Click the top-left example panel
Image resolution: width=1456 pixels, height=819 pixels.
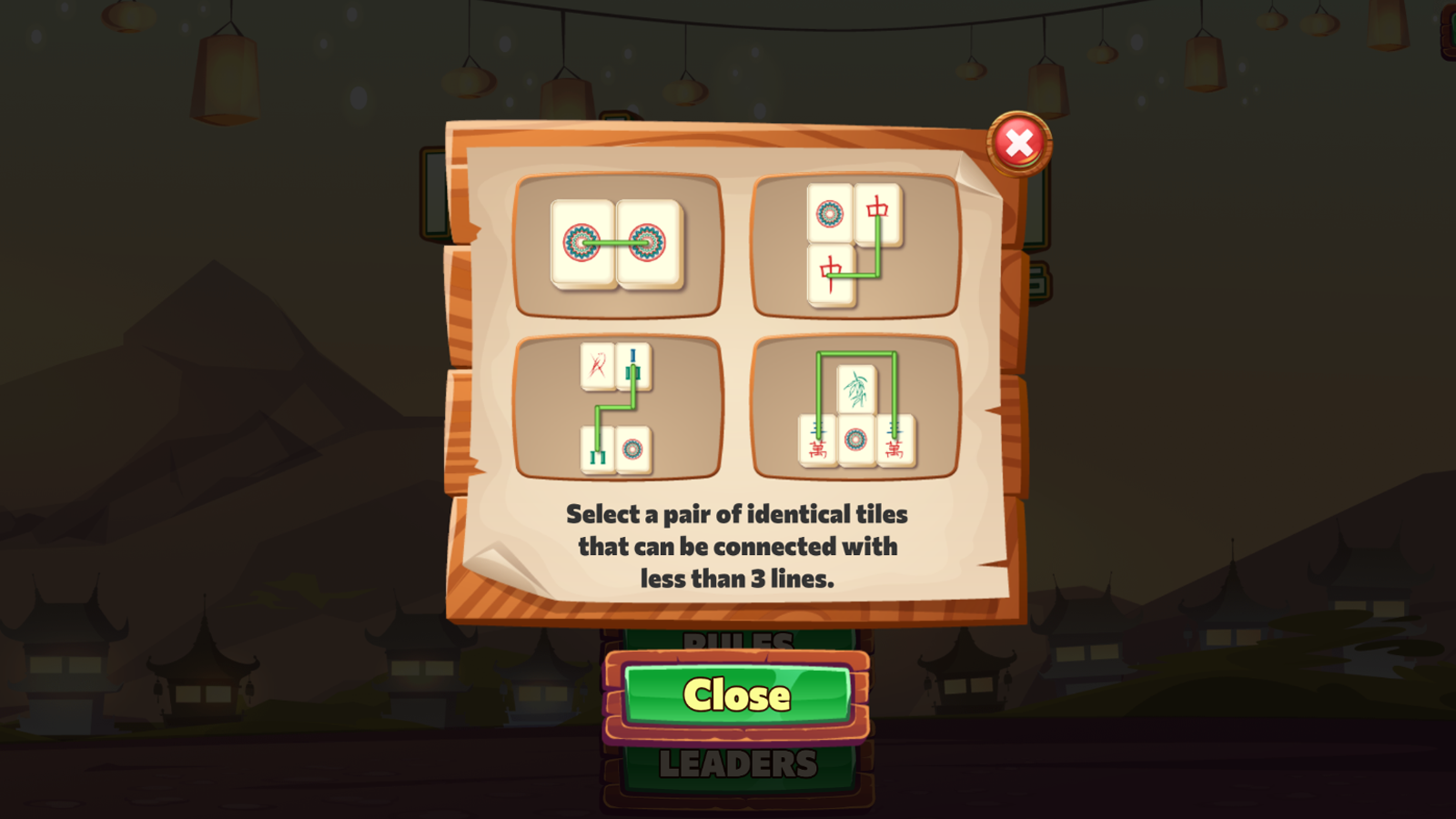pyautogui.click(x=617, y=246)
